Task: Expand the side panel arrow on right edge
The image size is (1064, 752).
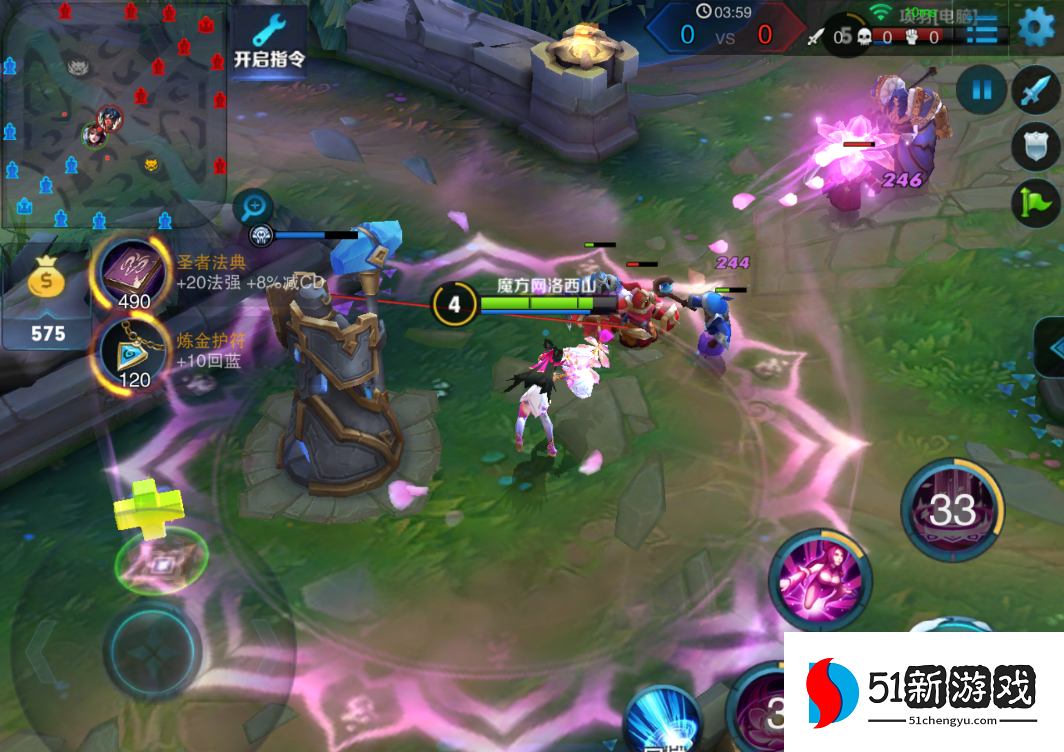Action: tap(1051, 347)
